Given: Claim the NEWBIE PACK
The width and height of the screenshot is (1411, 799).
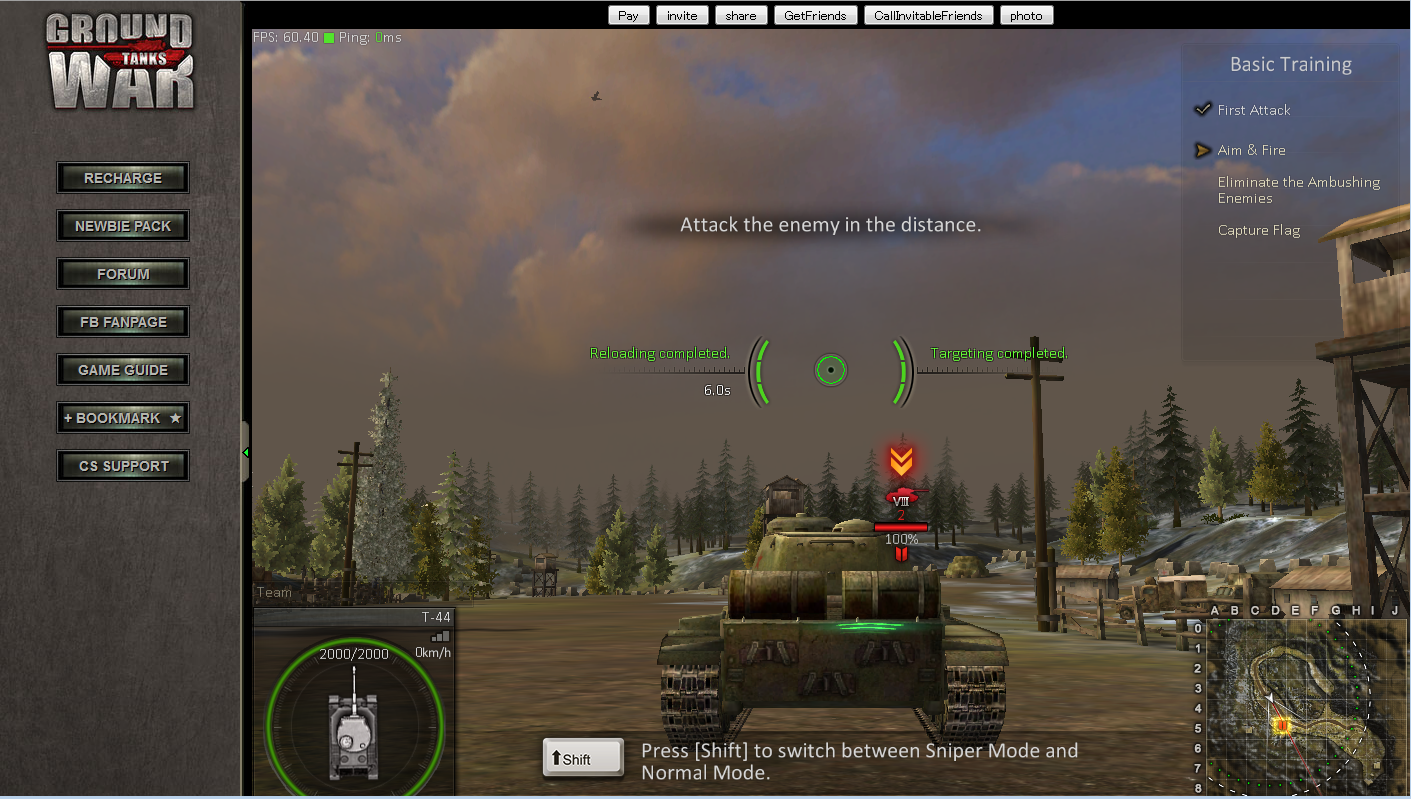Looking at the screenshot, I should pos(123,226).
